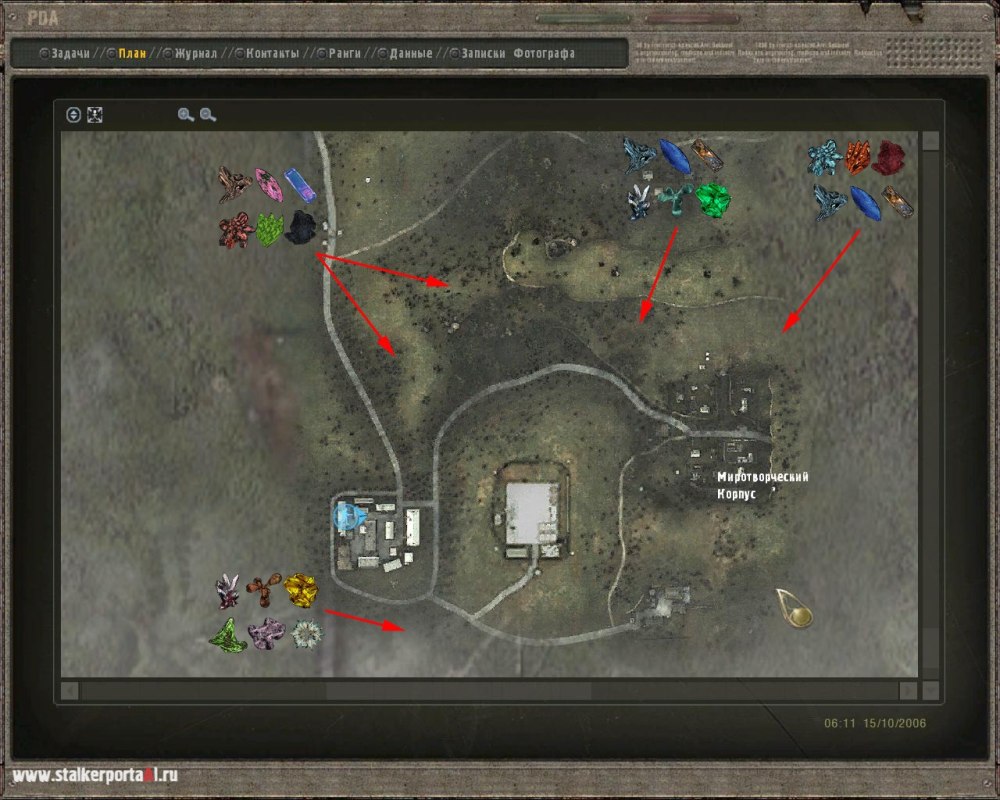The width and height of the screenshot is (1000, 800).
Task: Click the horizontal scrollbar's right arrow
Action: [x=907, y=691]
